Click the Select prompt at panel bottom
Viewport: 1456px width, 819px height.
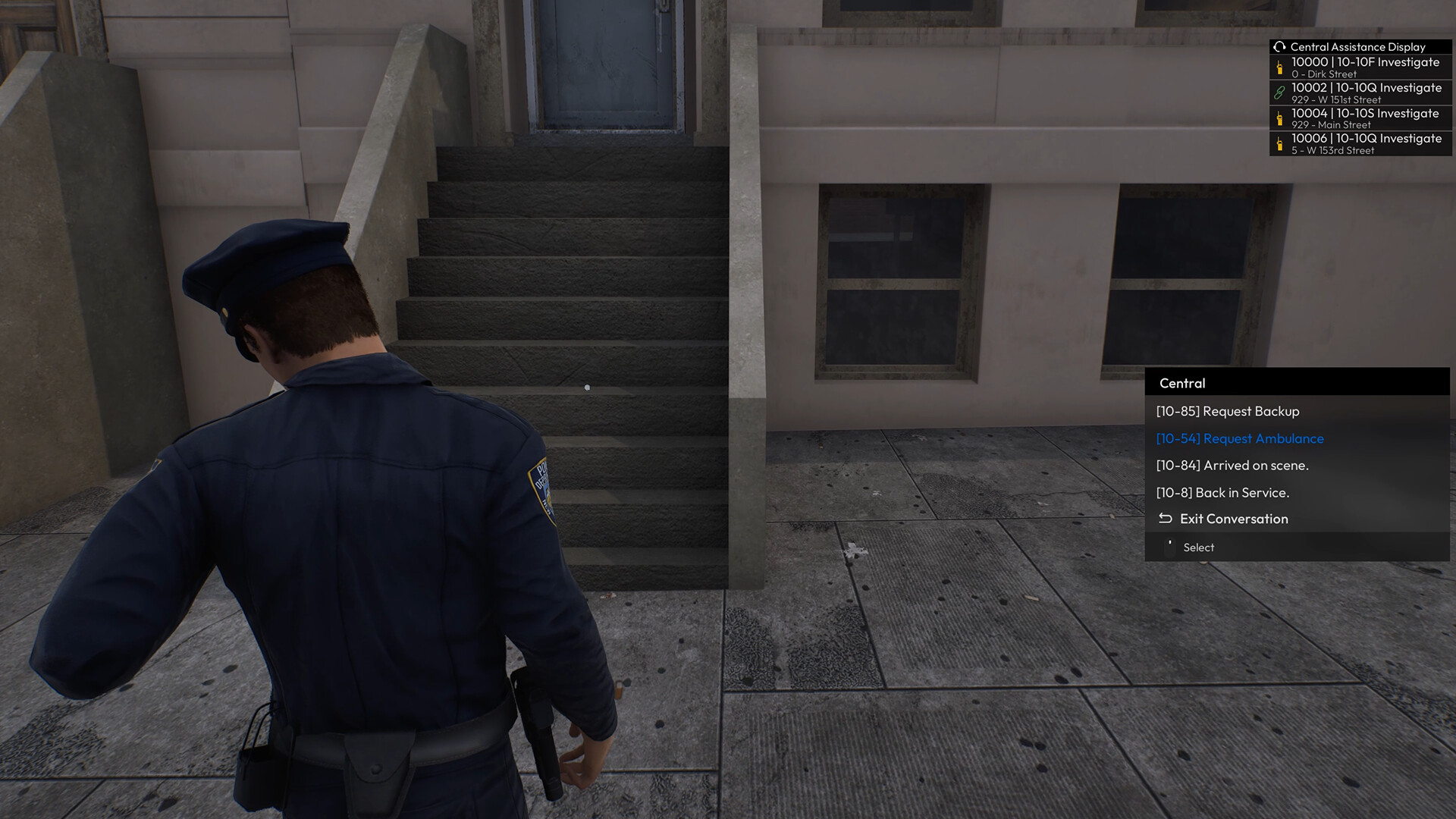1199,547
